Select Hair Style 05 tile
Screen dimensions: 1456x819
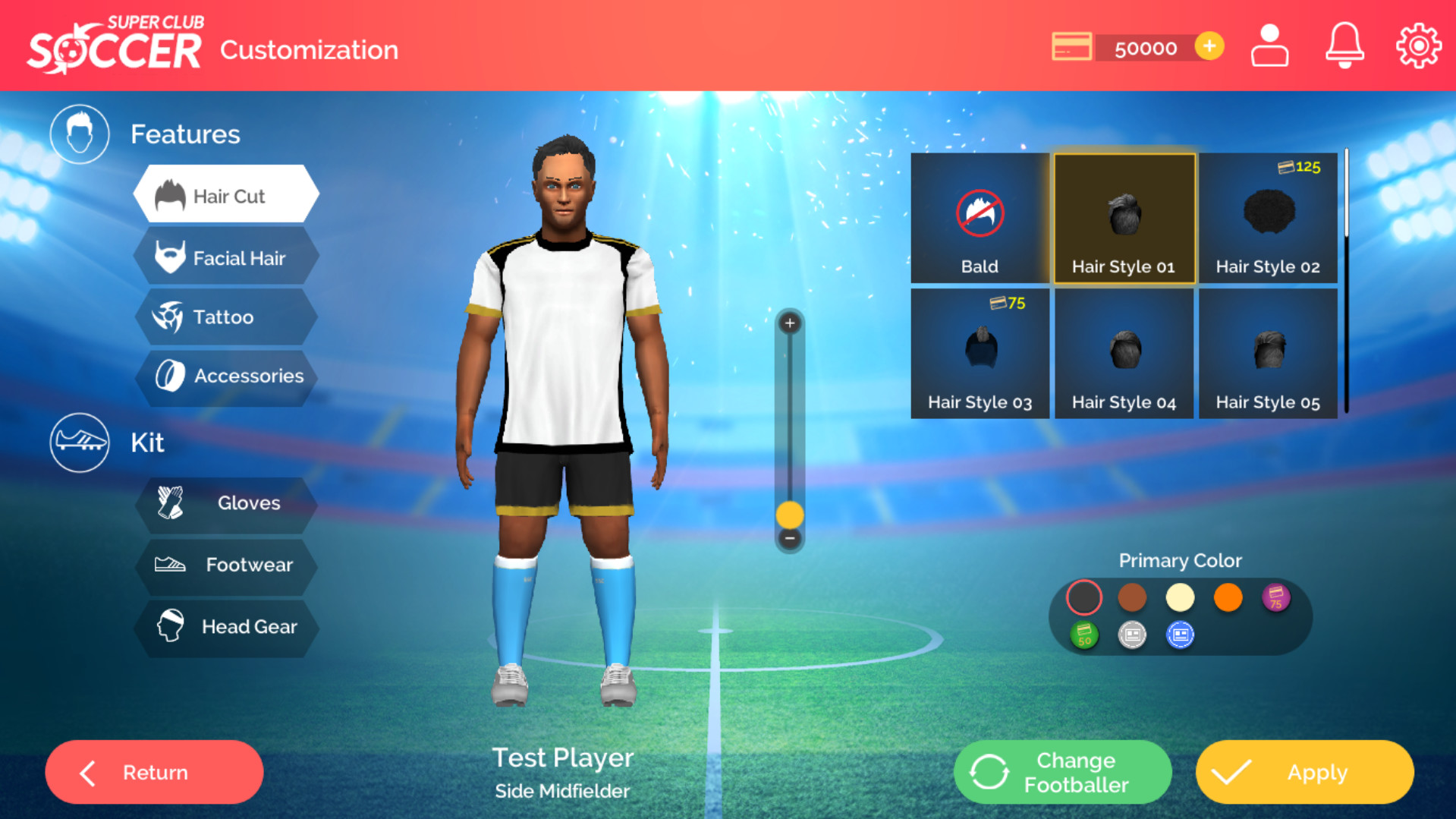[1268, 354]
